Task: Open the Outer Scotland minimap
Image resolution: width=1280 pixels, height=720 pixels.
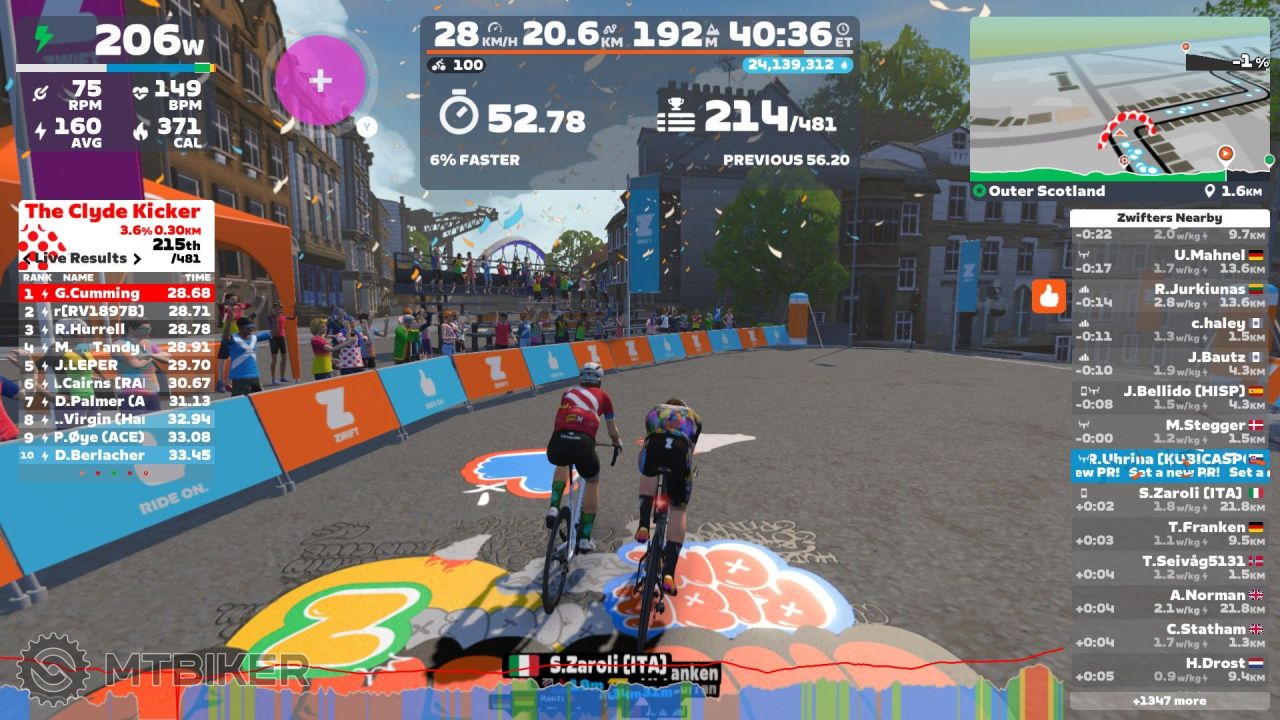Action: coord(1119,98)
